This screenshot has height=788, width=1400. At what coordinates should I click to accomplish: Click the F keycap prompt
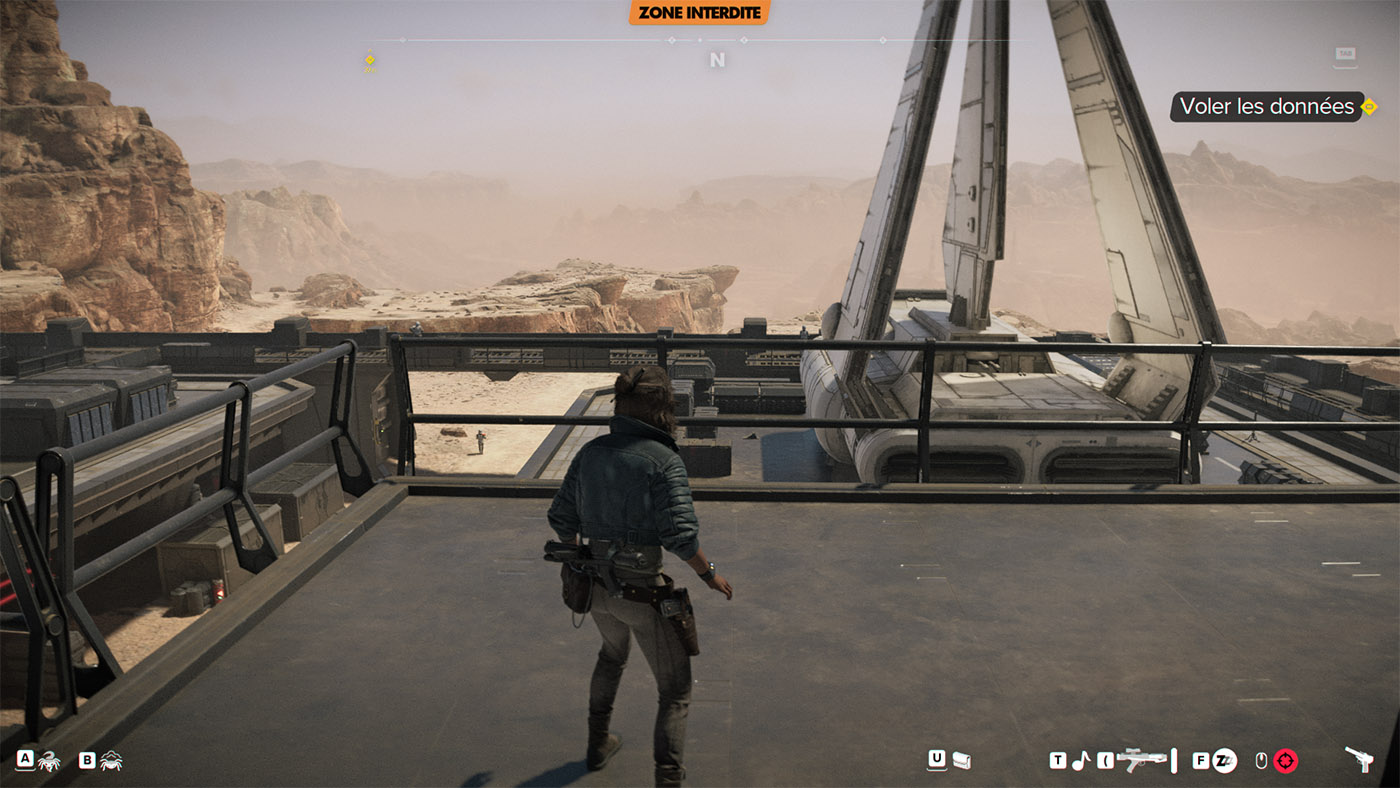(x=1200, y=760)
